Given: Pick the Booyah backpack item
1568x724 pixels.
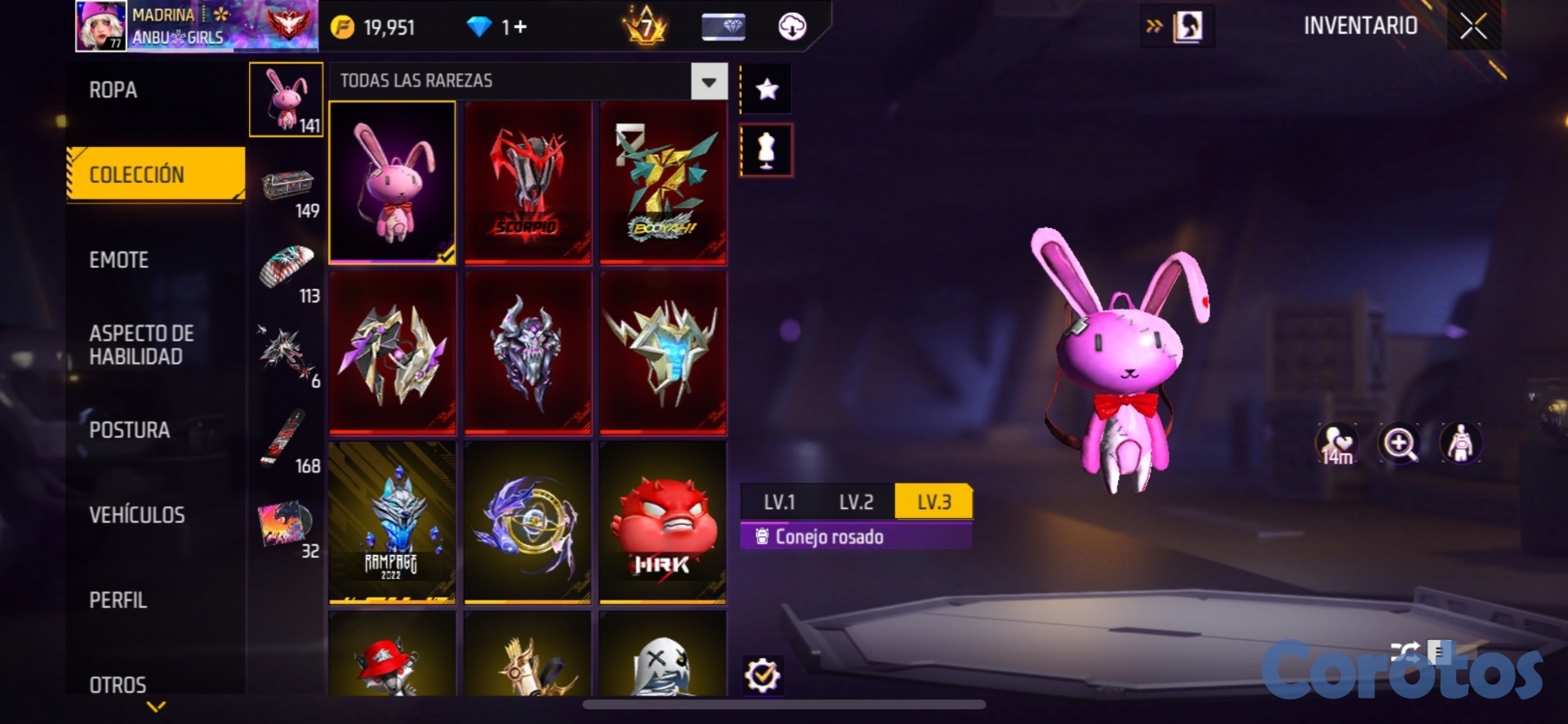Looking at the screenshot, I should (x=662, y=182).
